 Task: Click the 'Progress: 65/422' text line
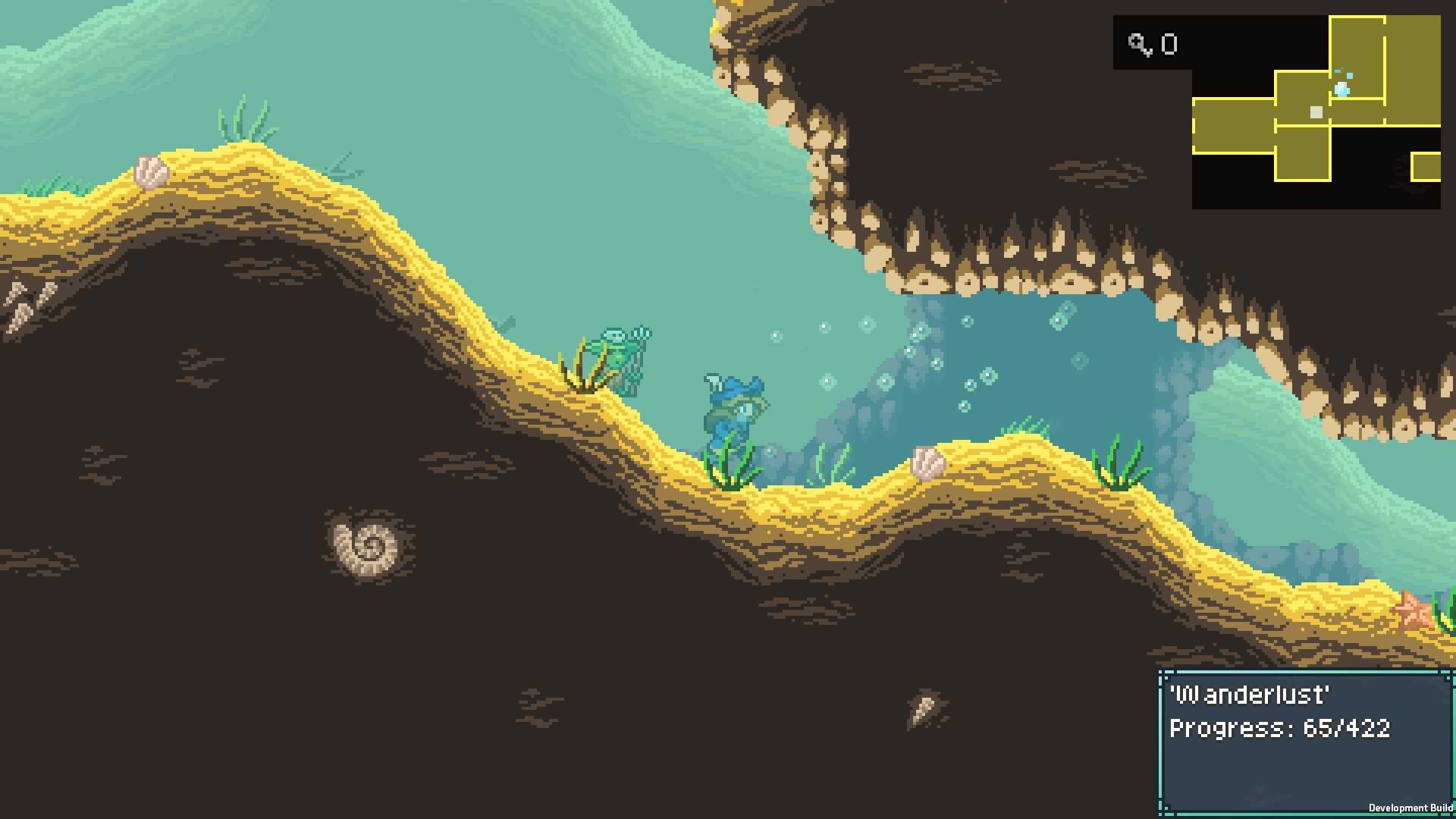pos(1280,728)
